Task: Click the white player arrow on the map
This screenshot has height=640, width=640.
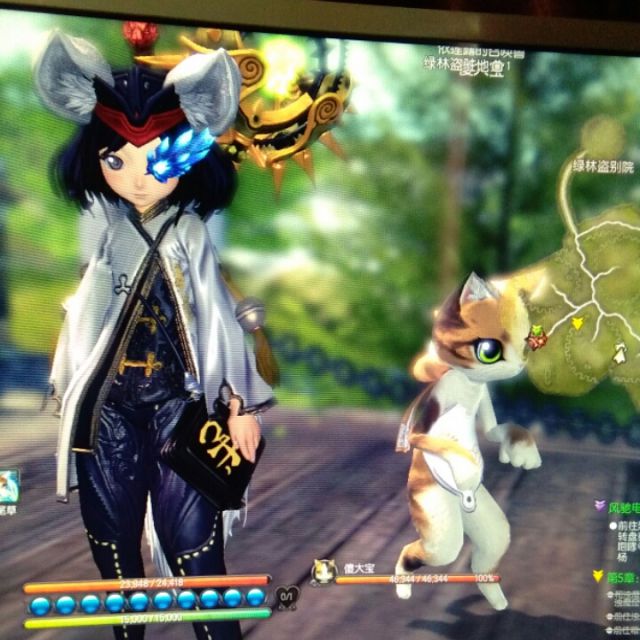Action: click(622, 352)
